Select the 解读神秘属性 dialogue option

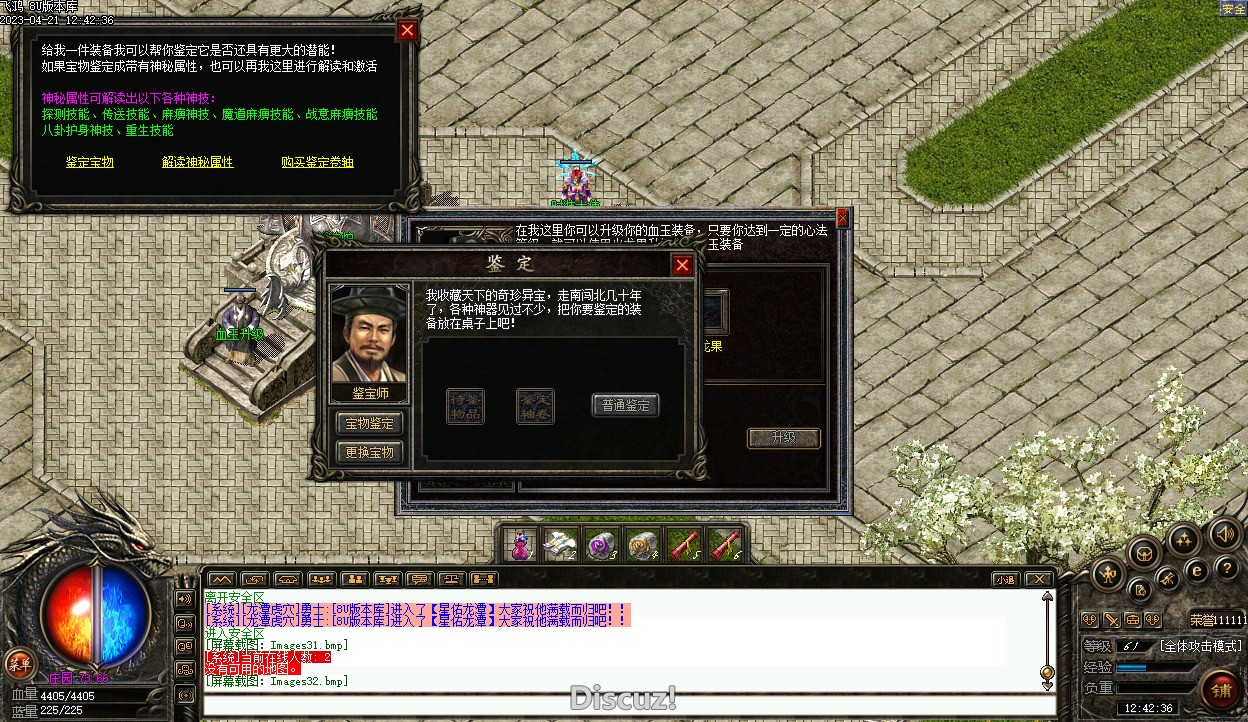point(197,162)
